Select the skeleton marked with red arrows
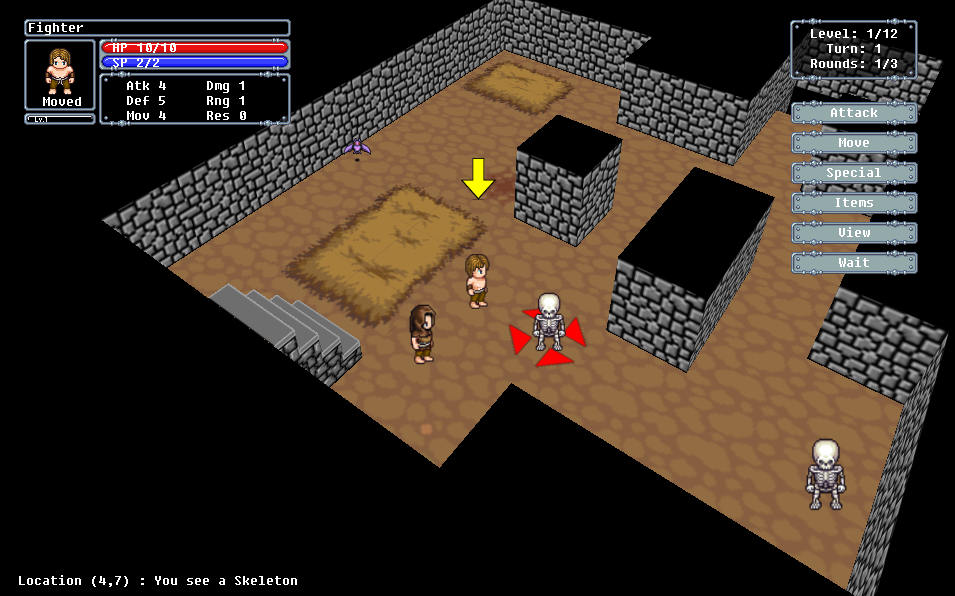Image resolution: width=955 pixels, height=596 pixels. [548, 322]
